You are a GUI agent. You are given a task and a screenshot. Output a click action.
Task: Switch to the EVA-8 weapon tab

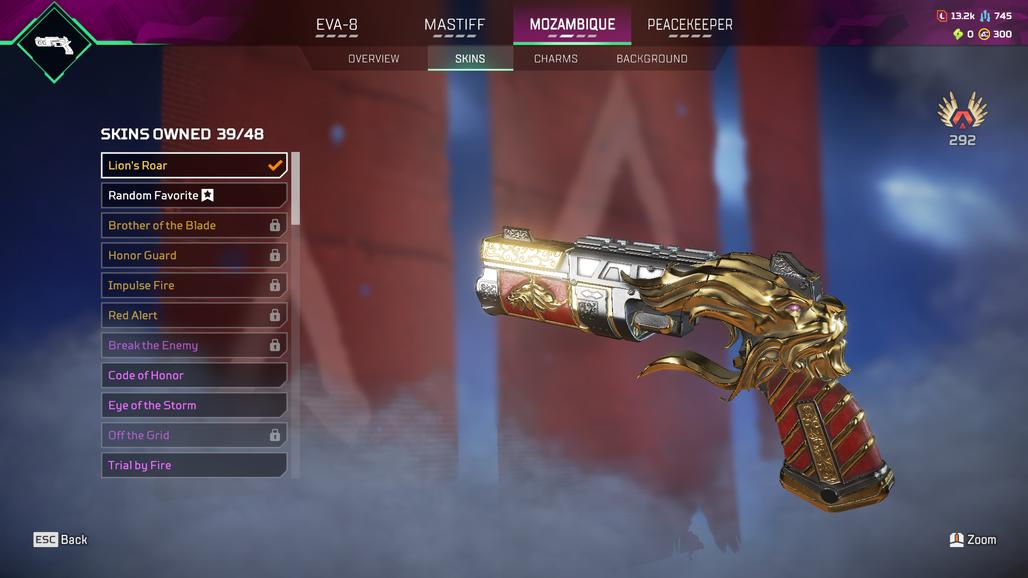coord(337,24)
